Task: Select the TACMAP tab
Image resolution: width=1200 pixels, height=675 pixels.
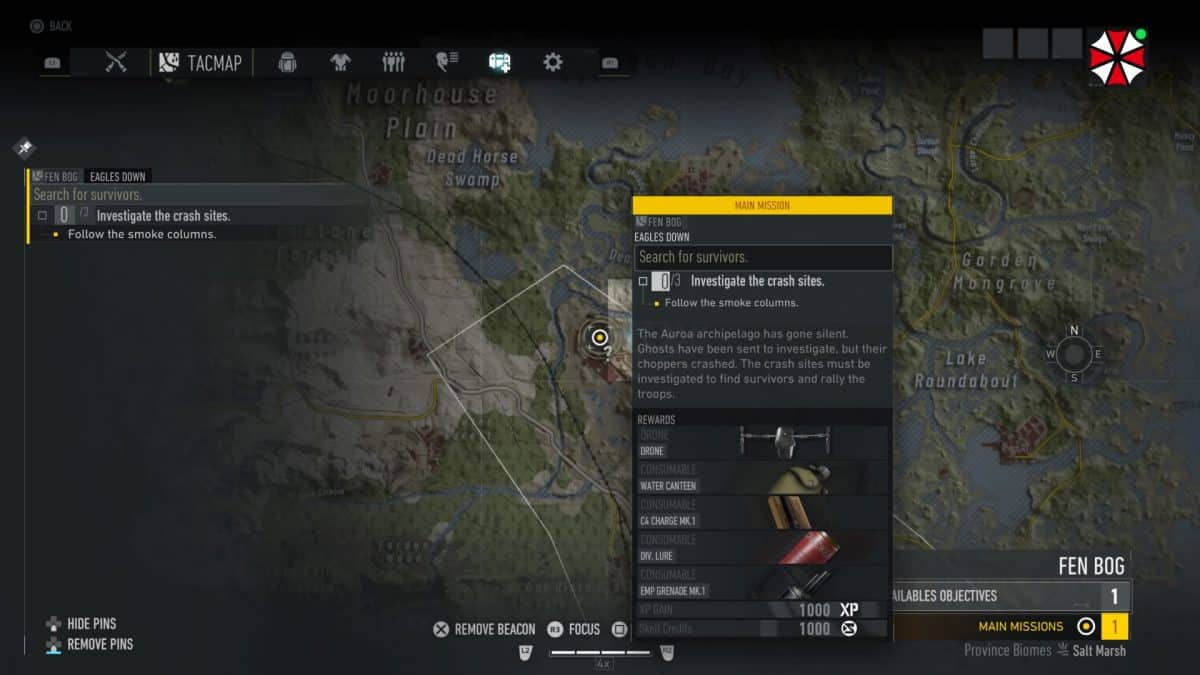Action: pos(202,63)
